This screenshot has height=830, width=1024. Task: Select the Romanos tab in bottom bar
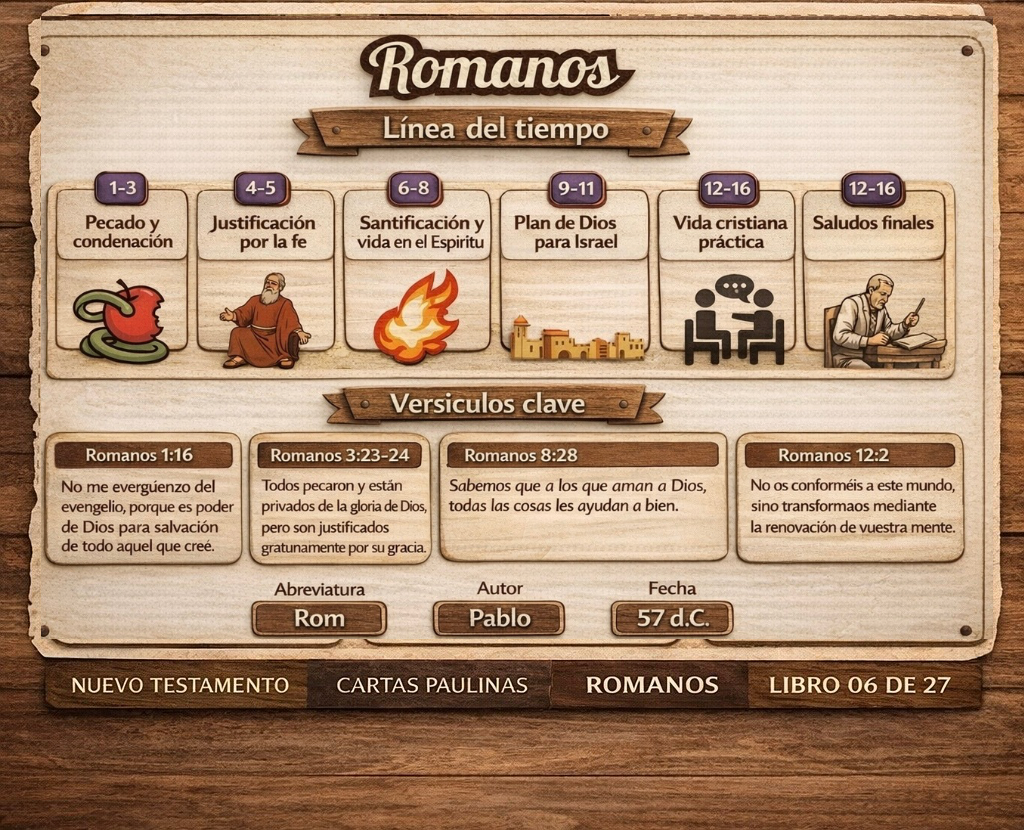[x=651, y=686]
